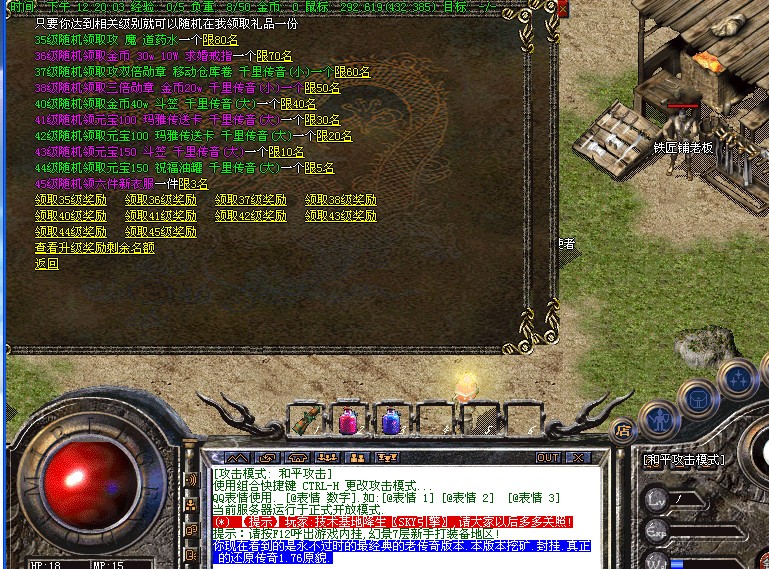Toggle the 和平攻击模式 attack mode label

click(x=683, y=460)
